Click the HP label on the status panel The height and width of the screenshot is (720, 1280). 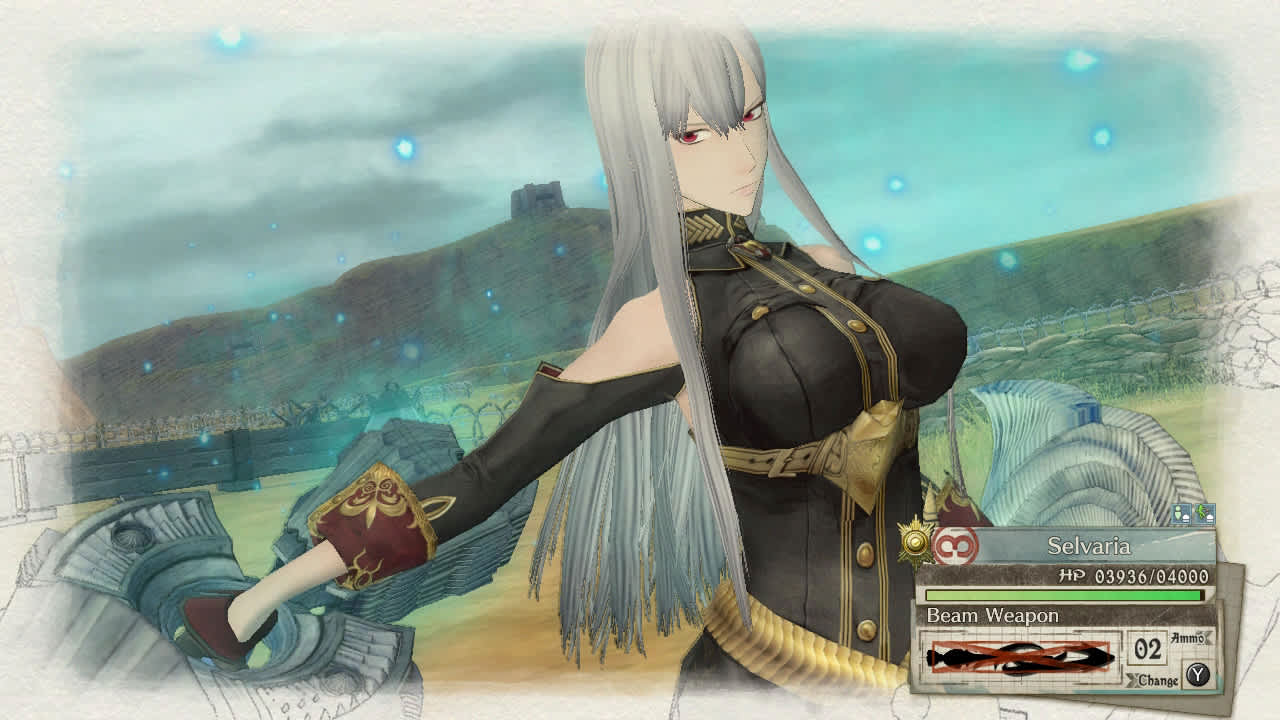click(x=1071, y=575)
